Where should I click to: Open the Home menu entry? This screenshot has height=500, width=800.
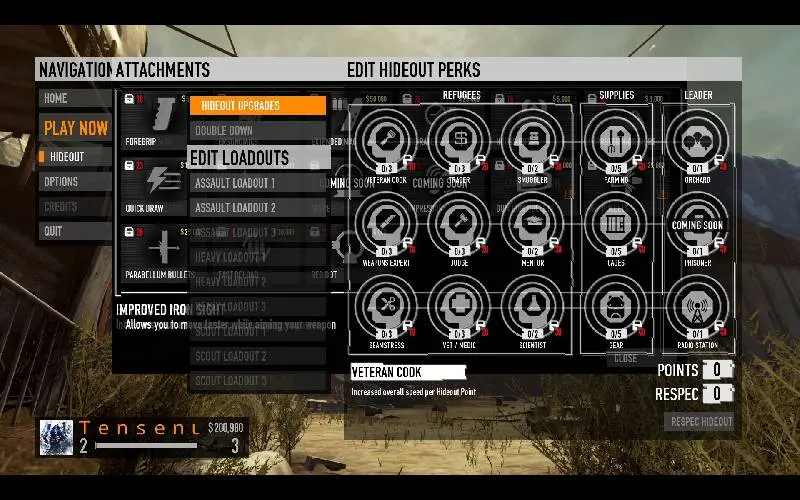coord(75,99)
